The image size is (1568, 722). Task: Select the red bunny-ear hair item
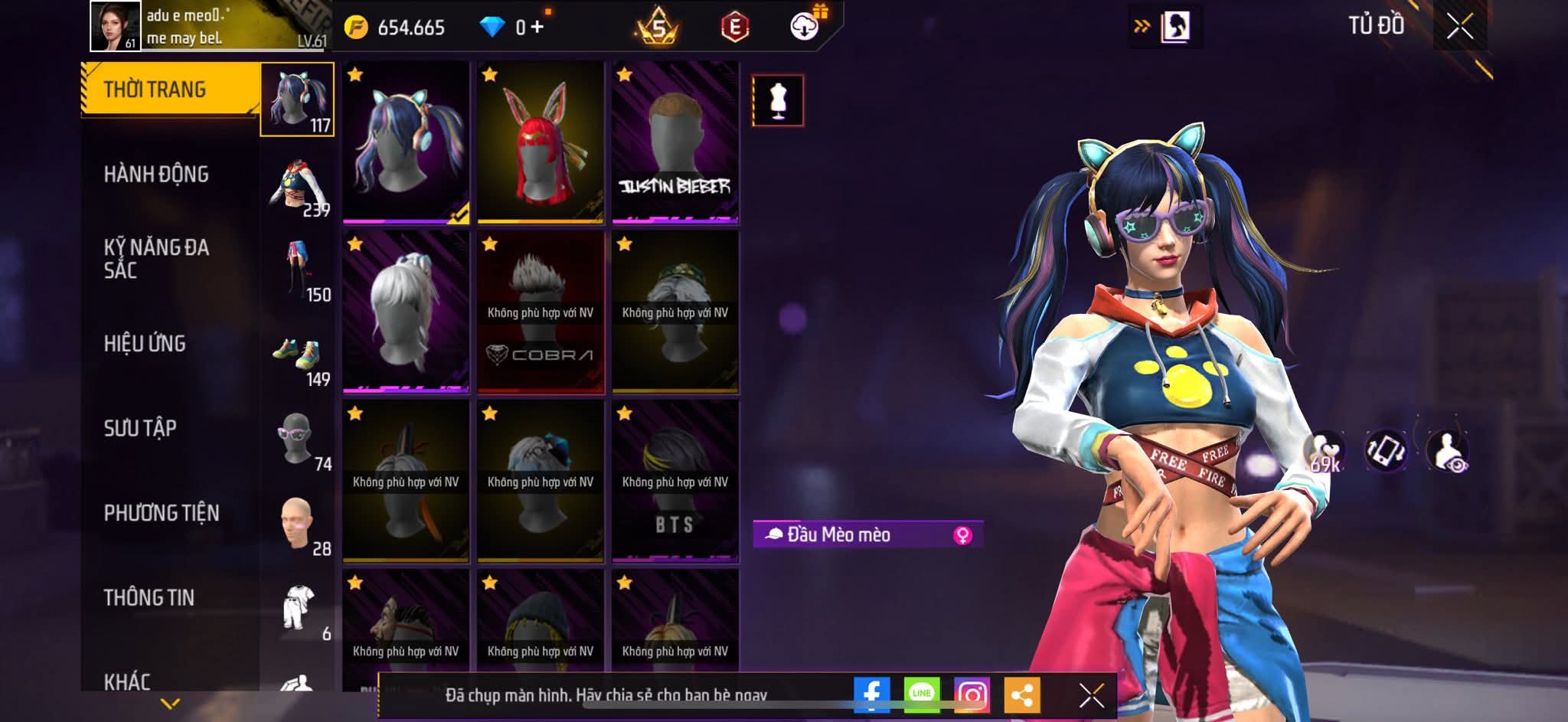pos(541,142)
